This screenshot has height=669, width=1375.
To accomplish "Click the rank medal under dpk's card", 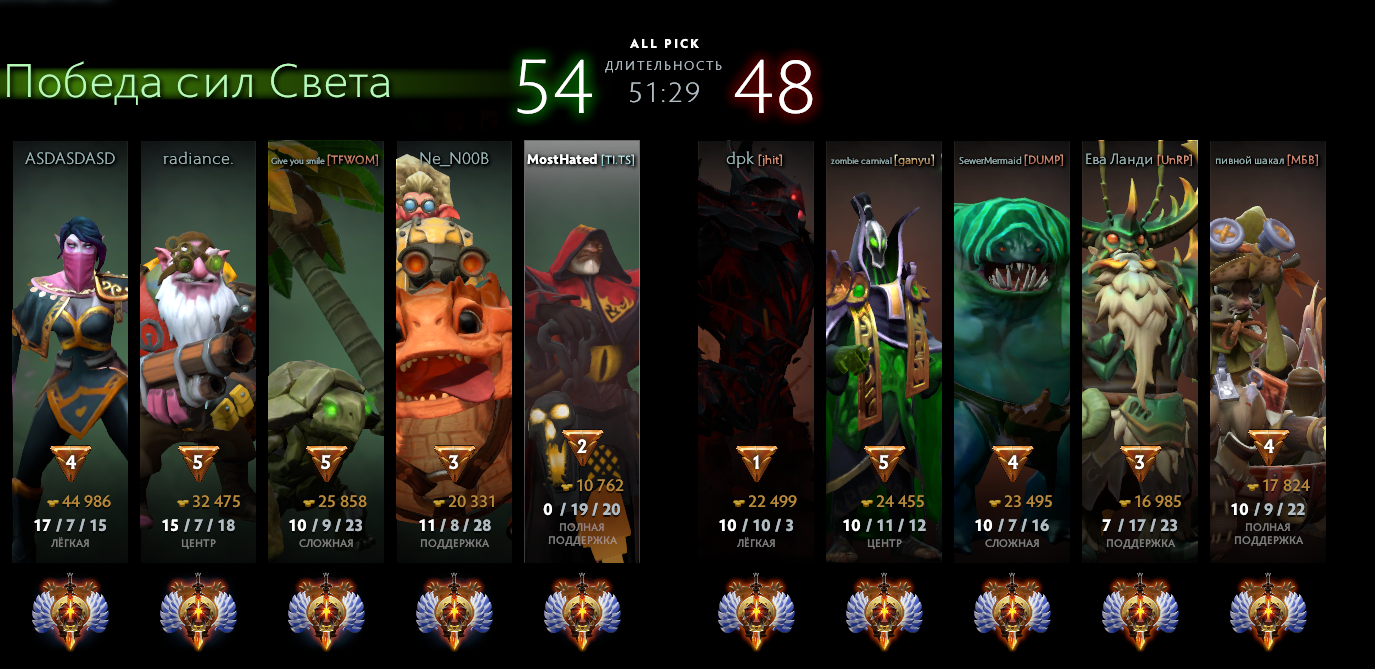I will pyautogui.click(x=756, y=610).
